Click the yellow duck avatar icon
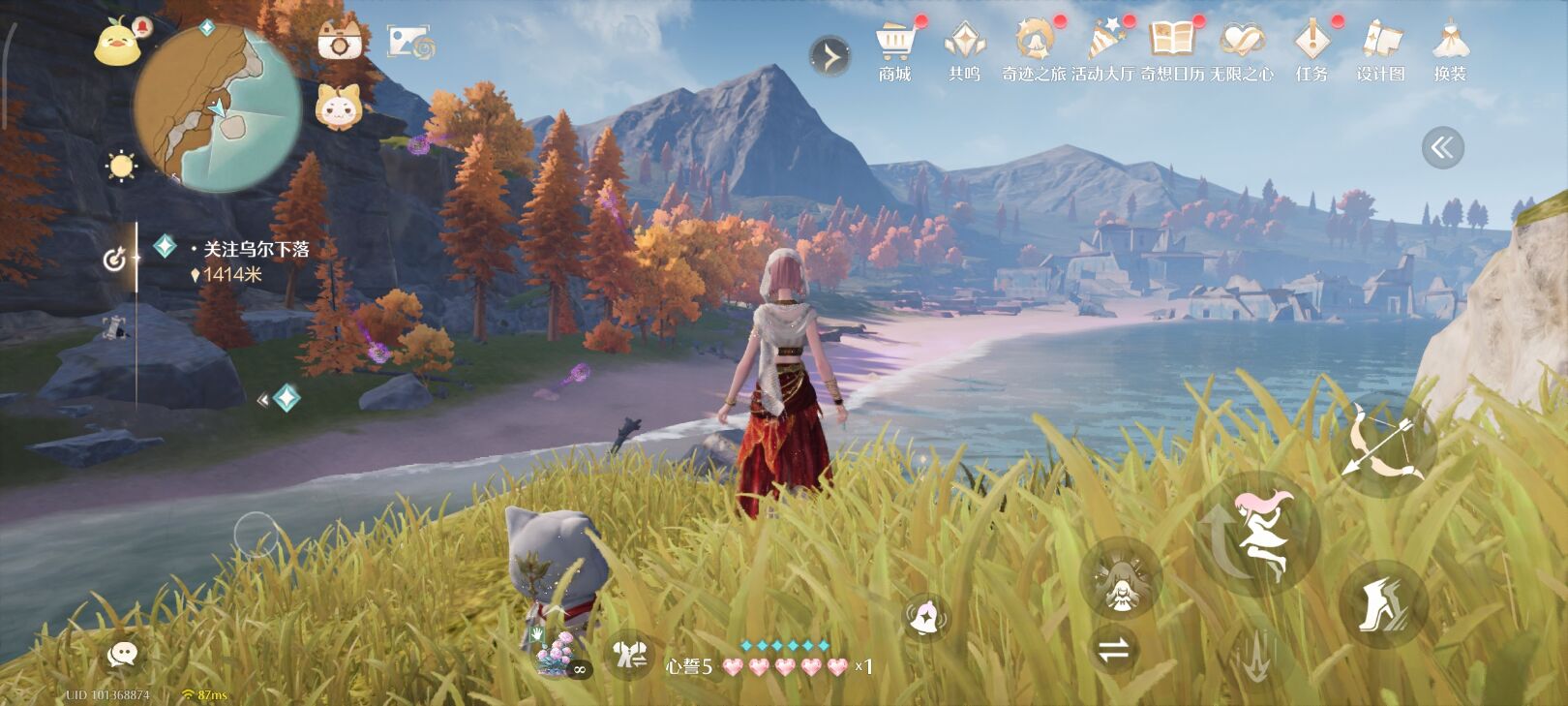Viewport: 1568px width, 706px height. click(x=118, y=43)
